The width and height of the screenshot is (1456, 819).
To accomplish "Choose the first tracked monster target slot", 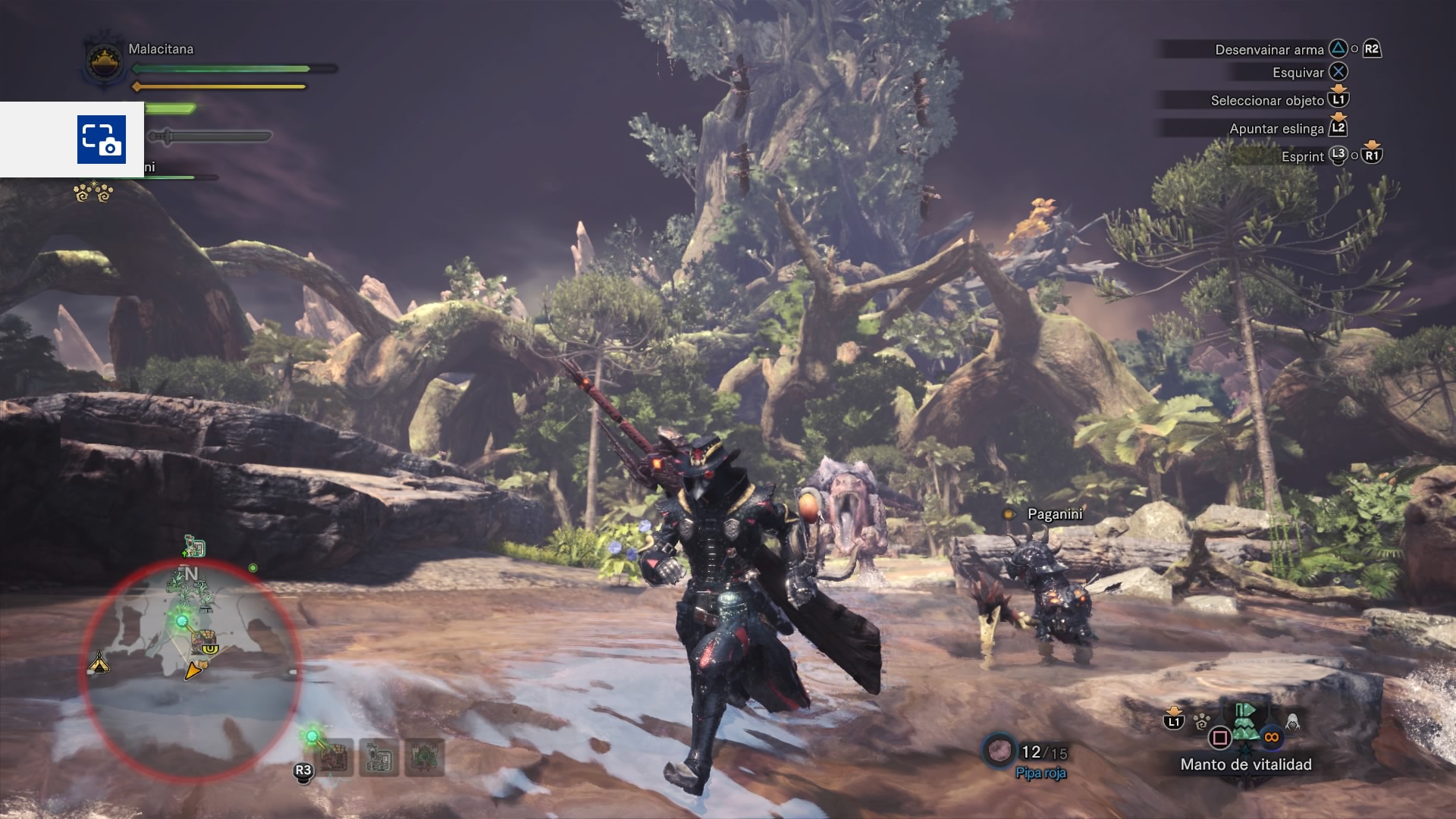I will click(x=334, y=756).
